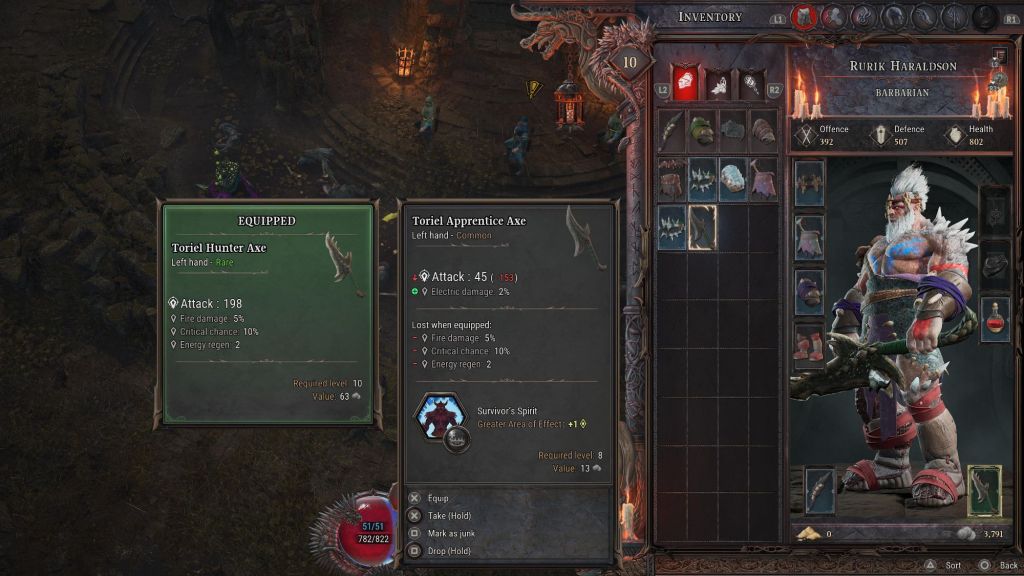Image resolution: width=1024 pixels, height=576 pixels.
Task: Select the equipped bow weapon slot
Action: tap(820, 492)
